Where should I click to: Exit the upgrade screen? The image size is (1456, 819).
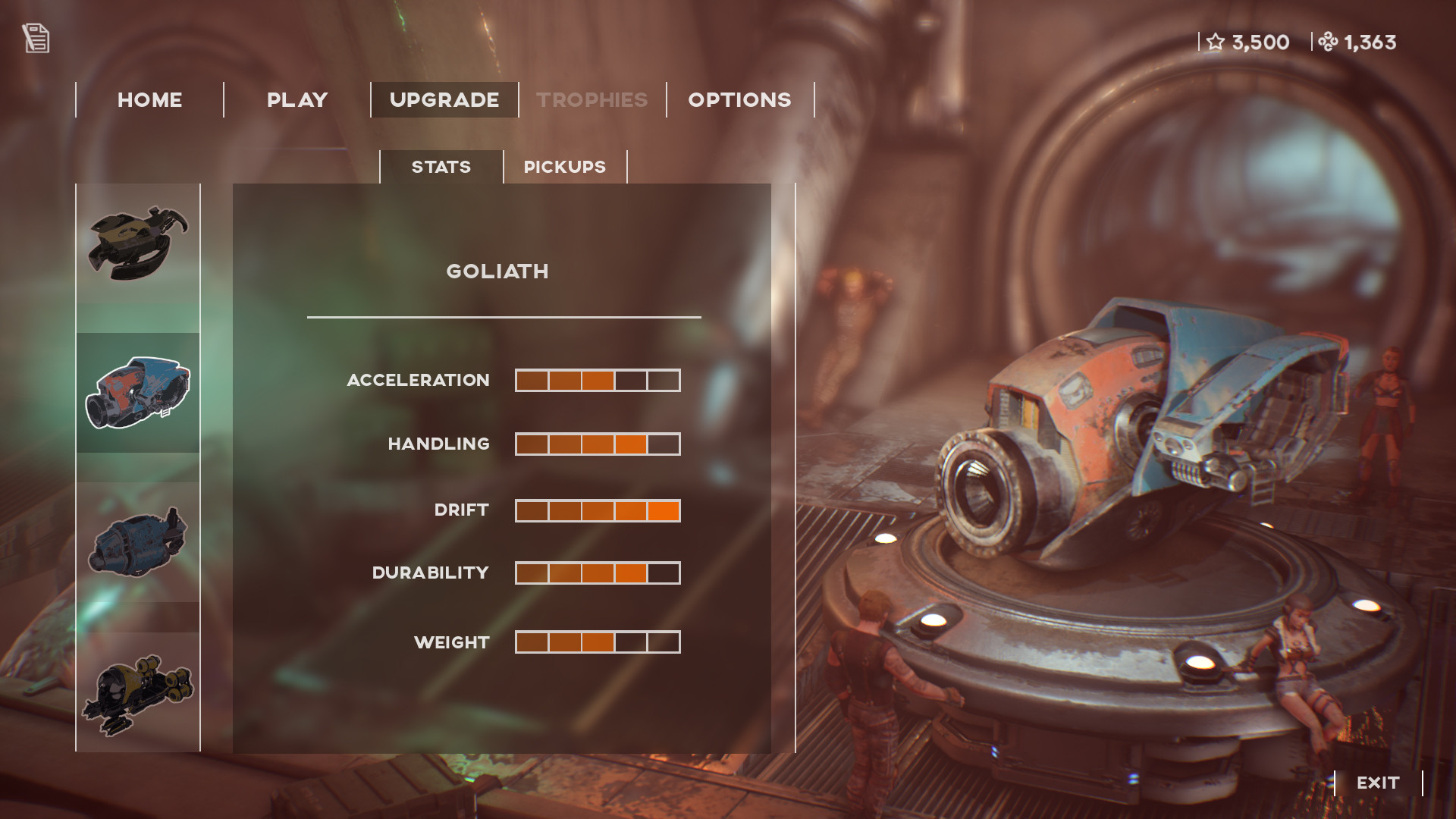[1378, 783]
